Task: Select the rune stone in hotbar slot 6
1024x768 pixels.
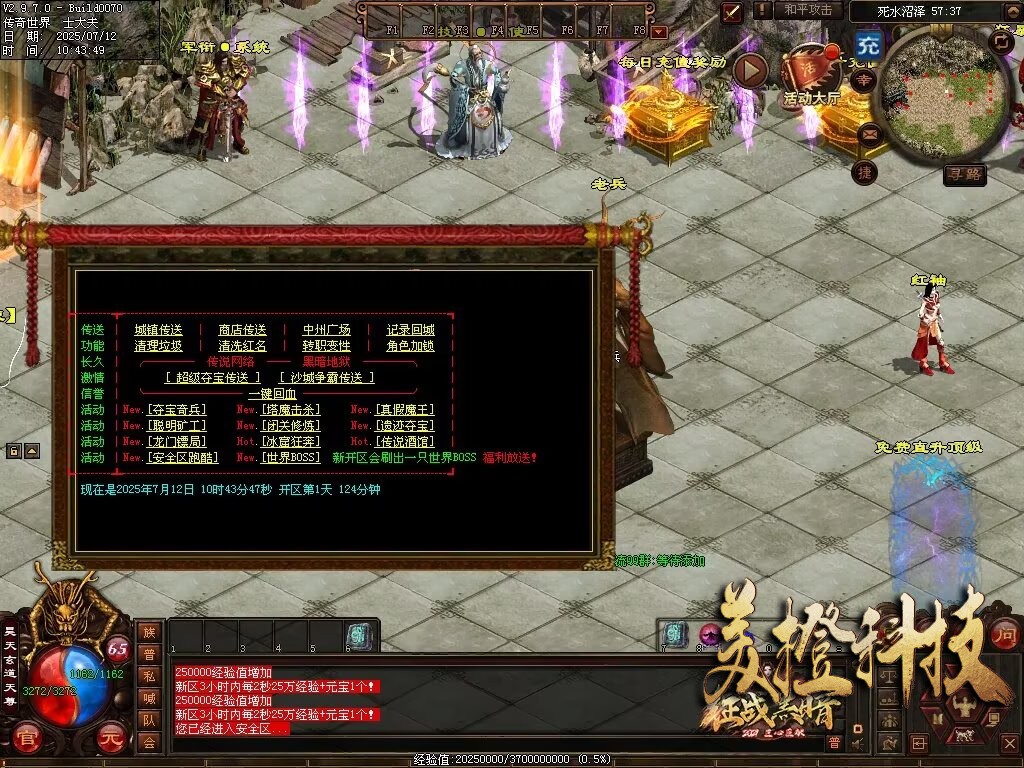Action: pos(360,635)
